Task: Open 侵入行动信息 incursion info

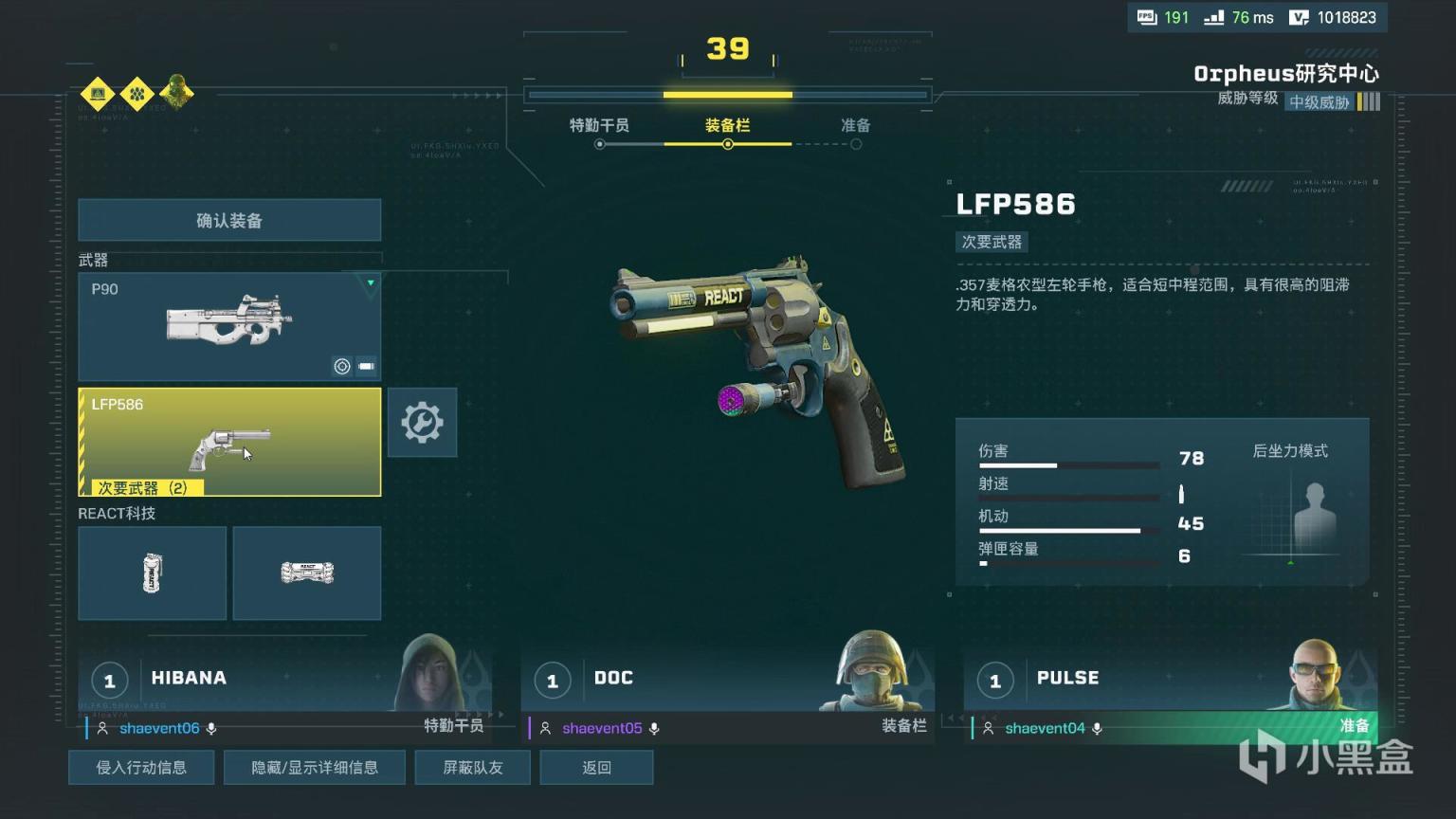Action: 141,768
